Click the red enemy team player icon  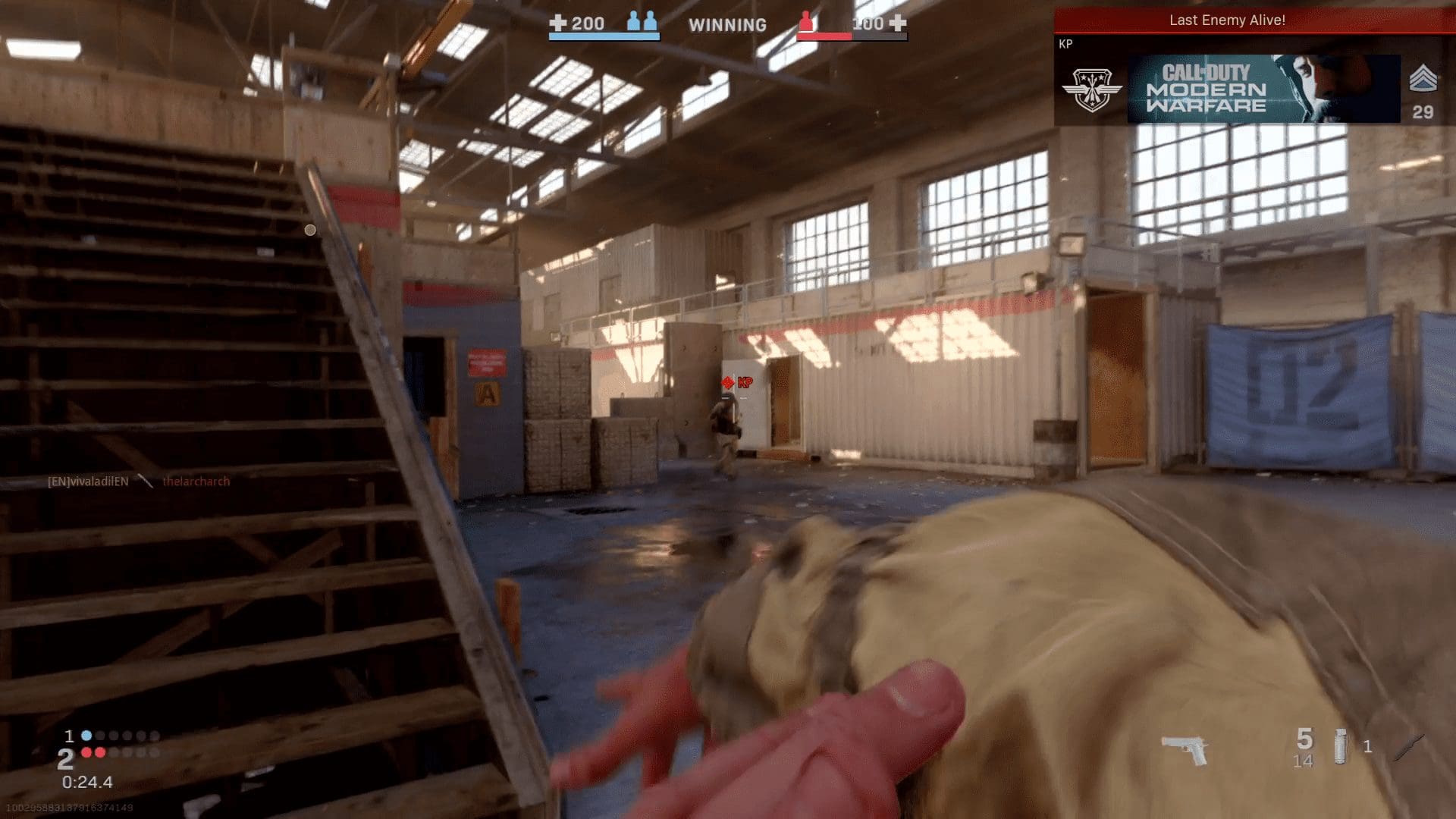coord(806,24)
